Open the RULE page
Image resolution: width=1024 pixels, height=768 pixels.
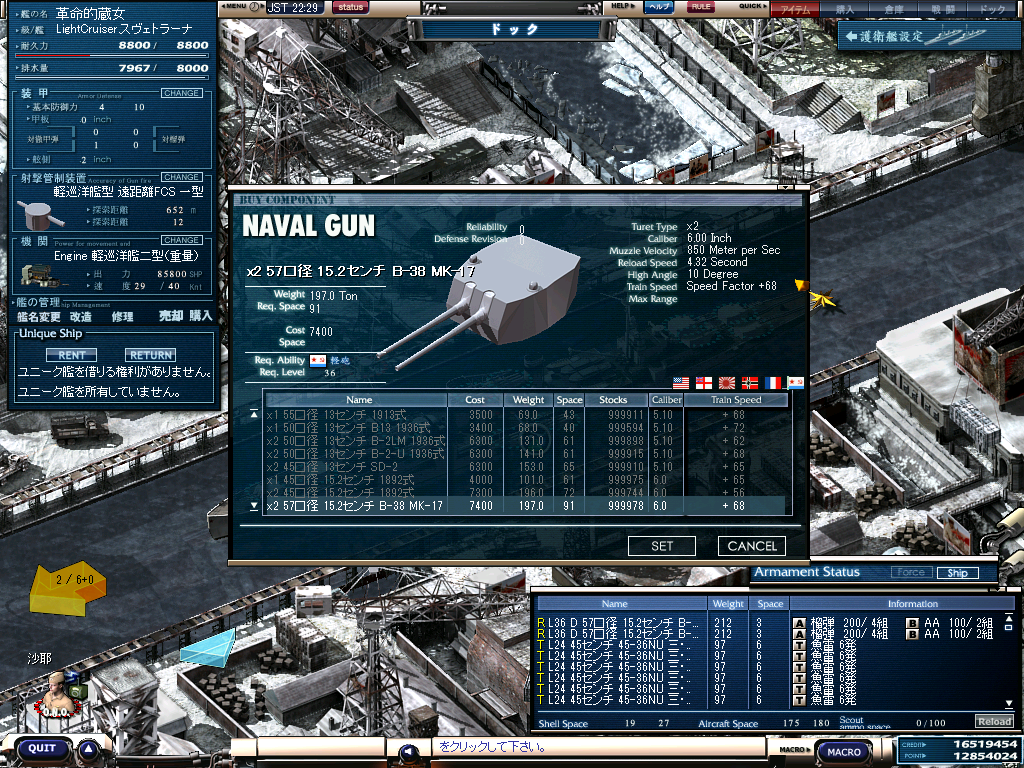(x=701, y=7)
